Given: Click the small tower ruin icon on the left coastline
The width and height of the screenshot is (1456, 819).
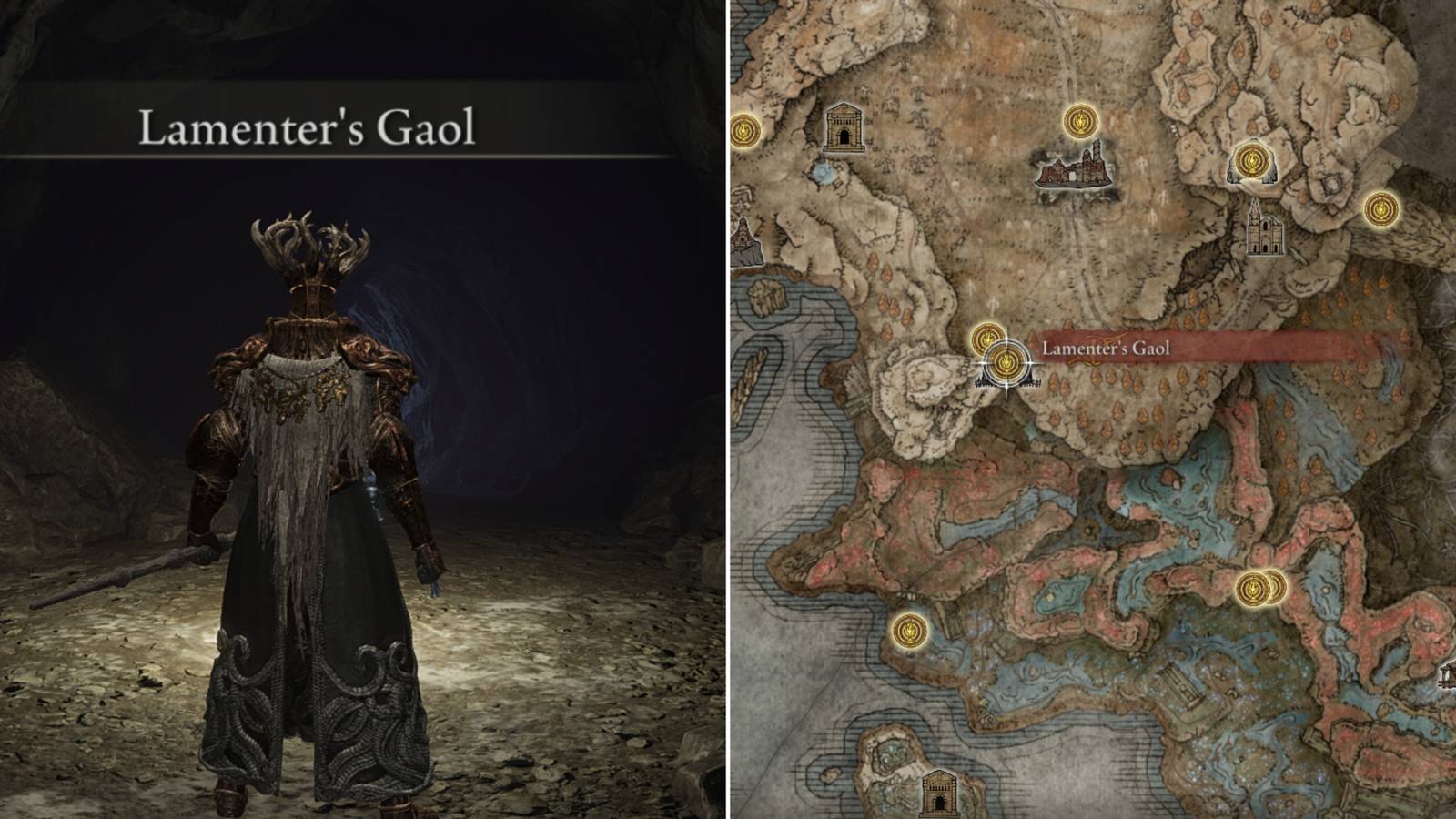Looking at the screenshot, I should [744, 238].
